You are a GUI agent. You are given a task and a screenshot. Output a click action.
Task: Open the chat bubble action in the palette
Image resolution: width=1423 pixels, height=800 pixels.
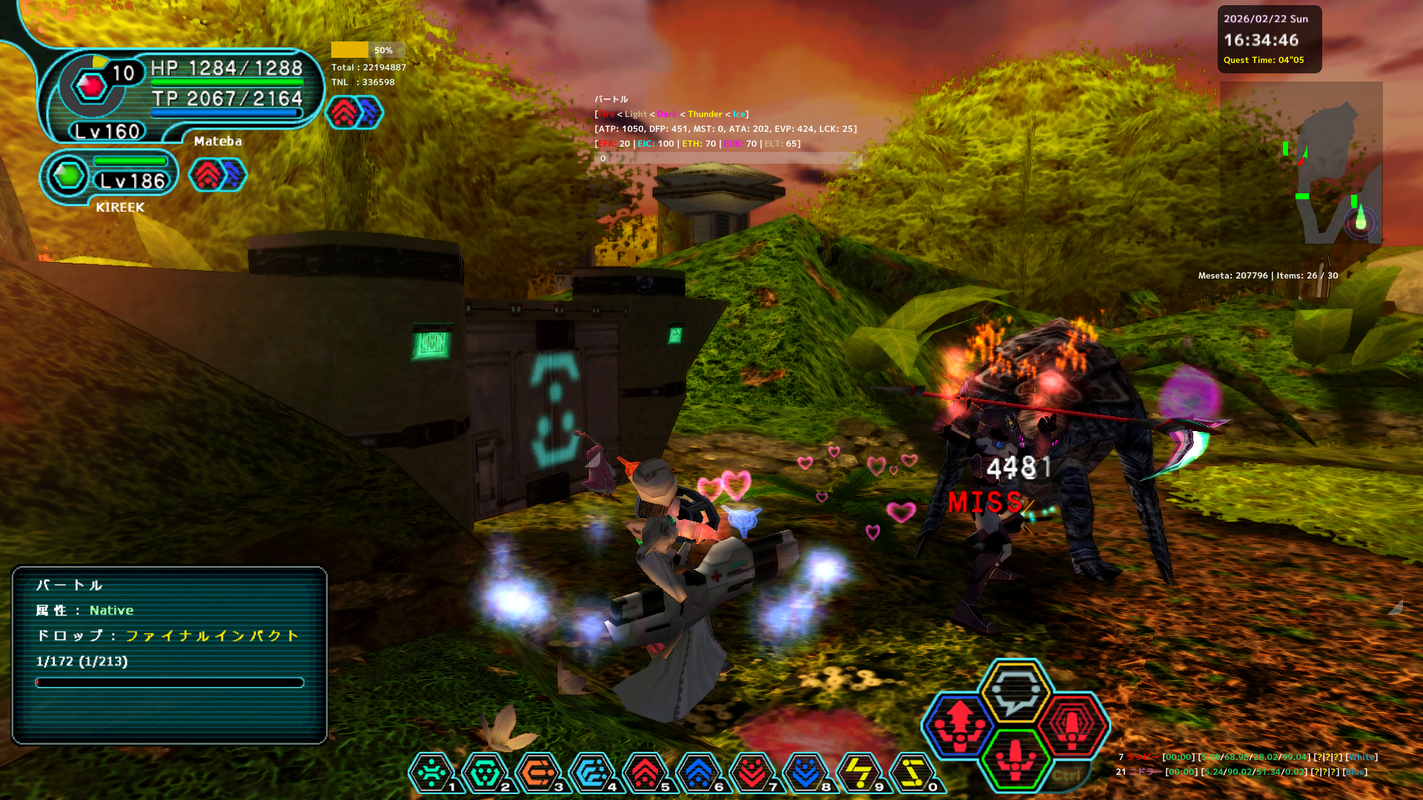point(1015,692)
